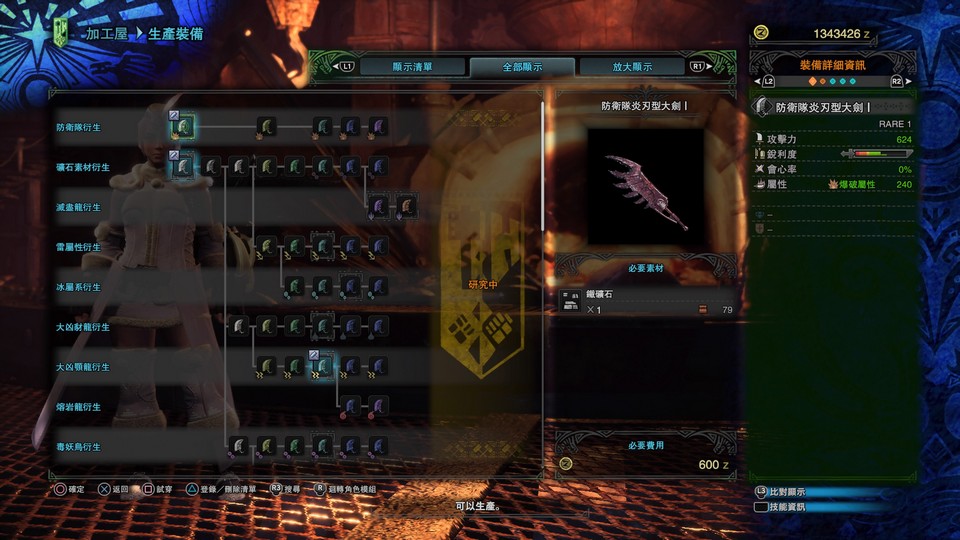Choose first weapon in 冰屬系衍生 row
Screen dimensions: 960x540
(x=295, y=287)
